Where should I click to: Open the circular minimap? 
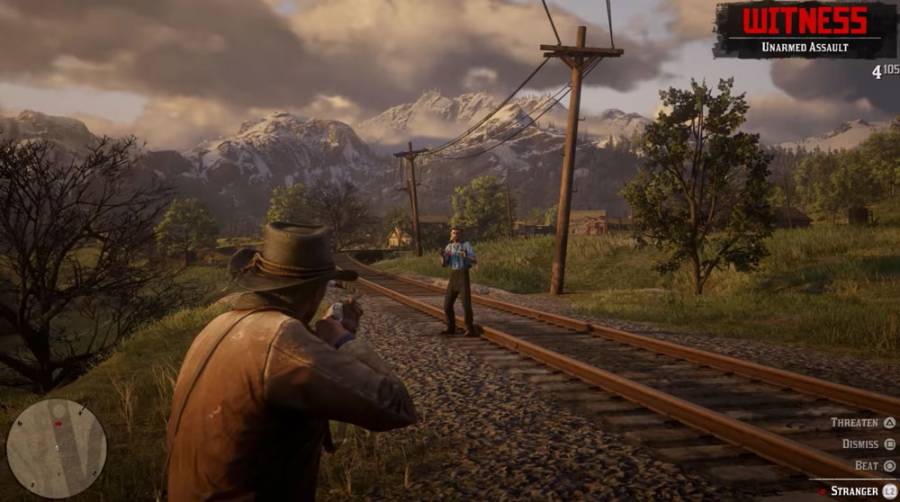(56, 448)
